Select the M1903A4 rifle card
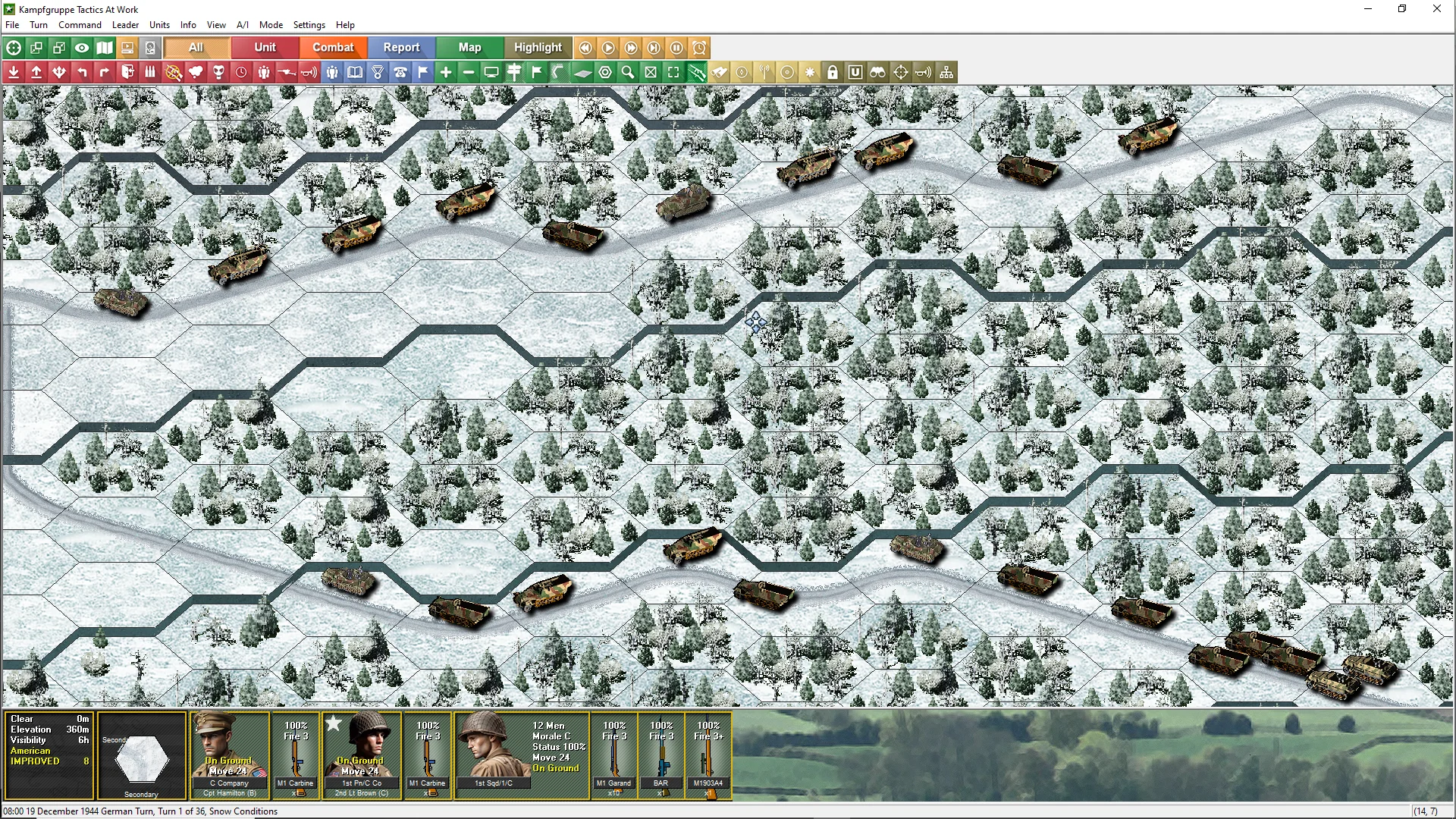1456x819 pixels. [708, 755]
